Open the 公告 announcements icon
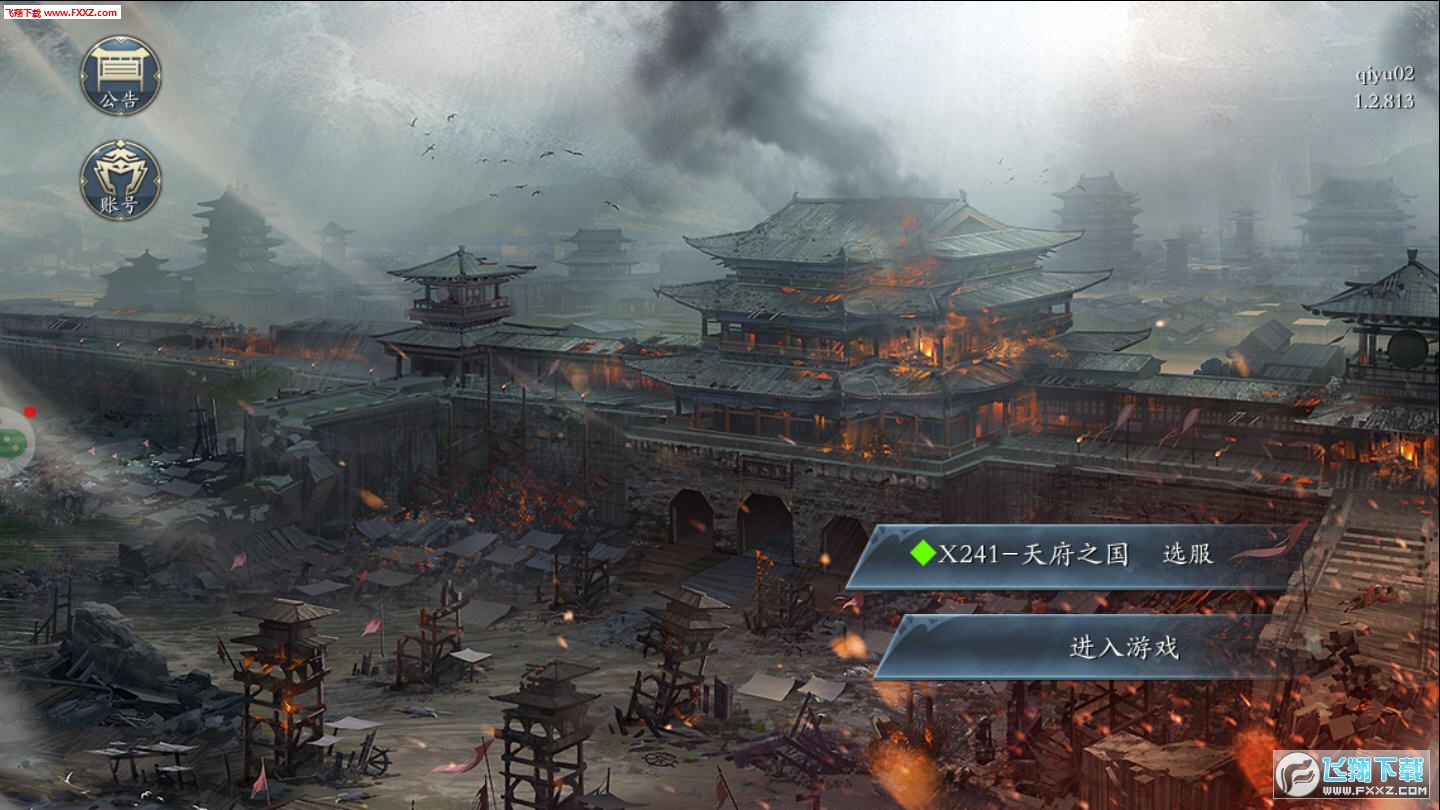Viewport: 1440px width, 810px height. pos(120,76)
